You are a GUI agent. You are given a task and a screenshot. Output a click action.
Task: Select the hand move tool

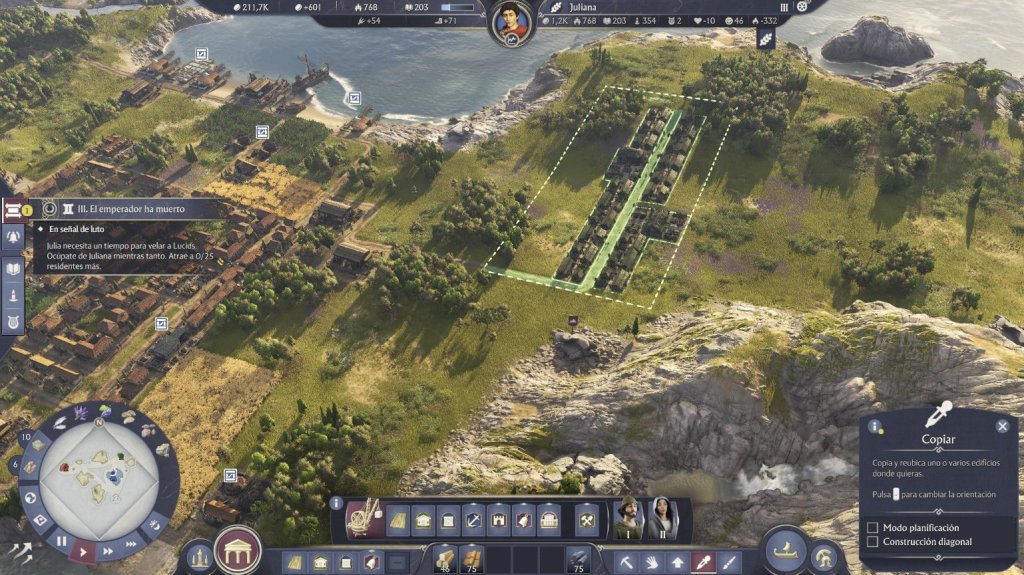pyautogui.click(x=653, y=562)
